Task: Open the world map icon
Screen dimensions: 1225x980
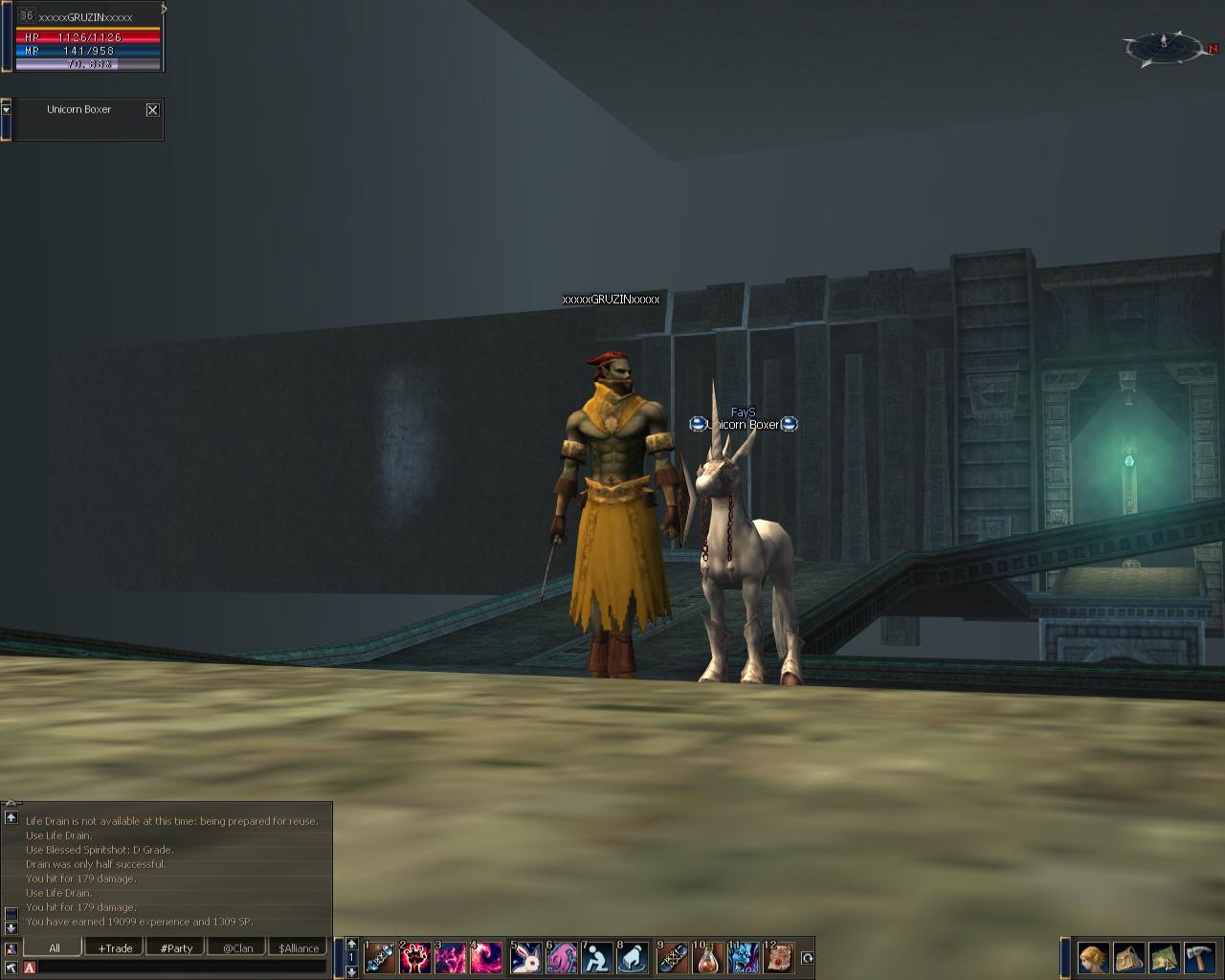Action: 1164,957
